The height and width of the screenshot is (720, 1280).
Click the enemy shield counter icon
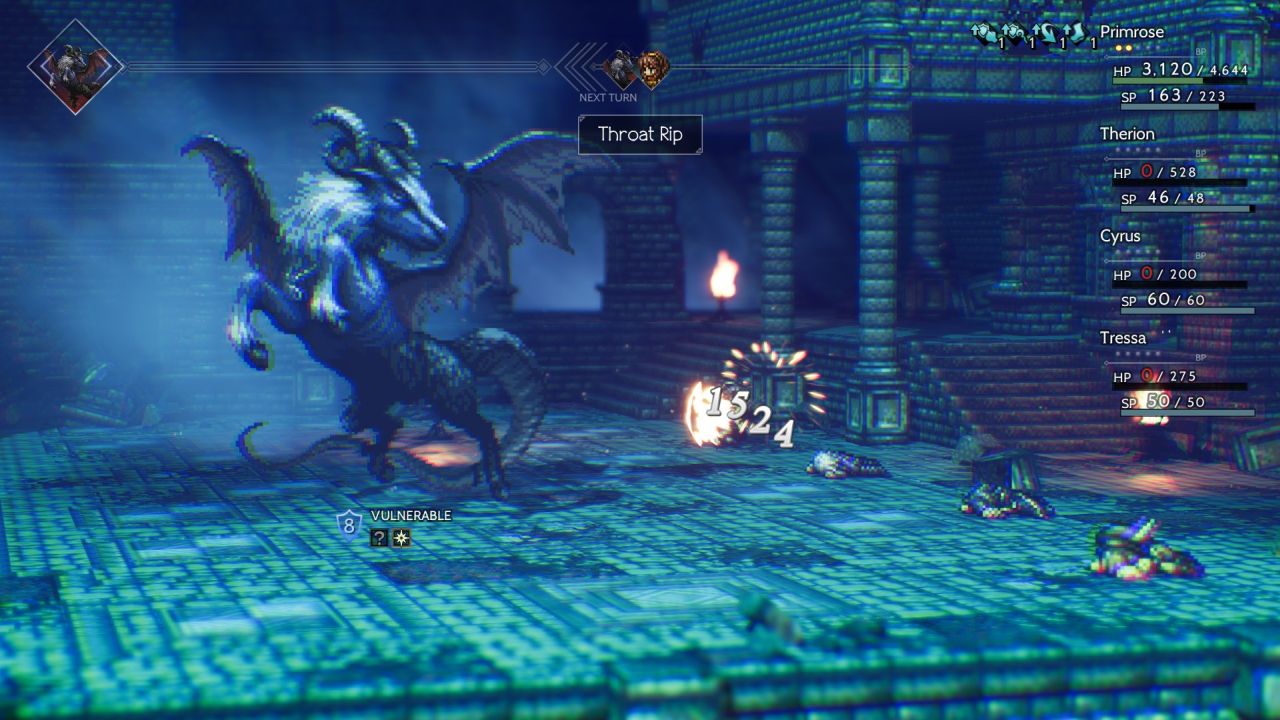348,523
